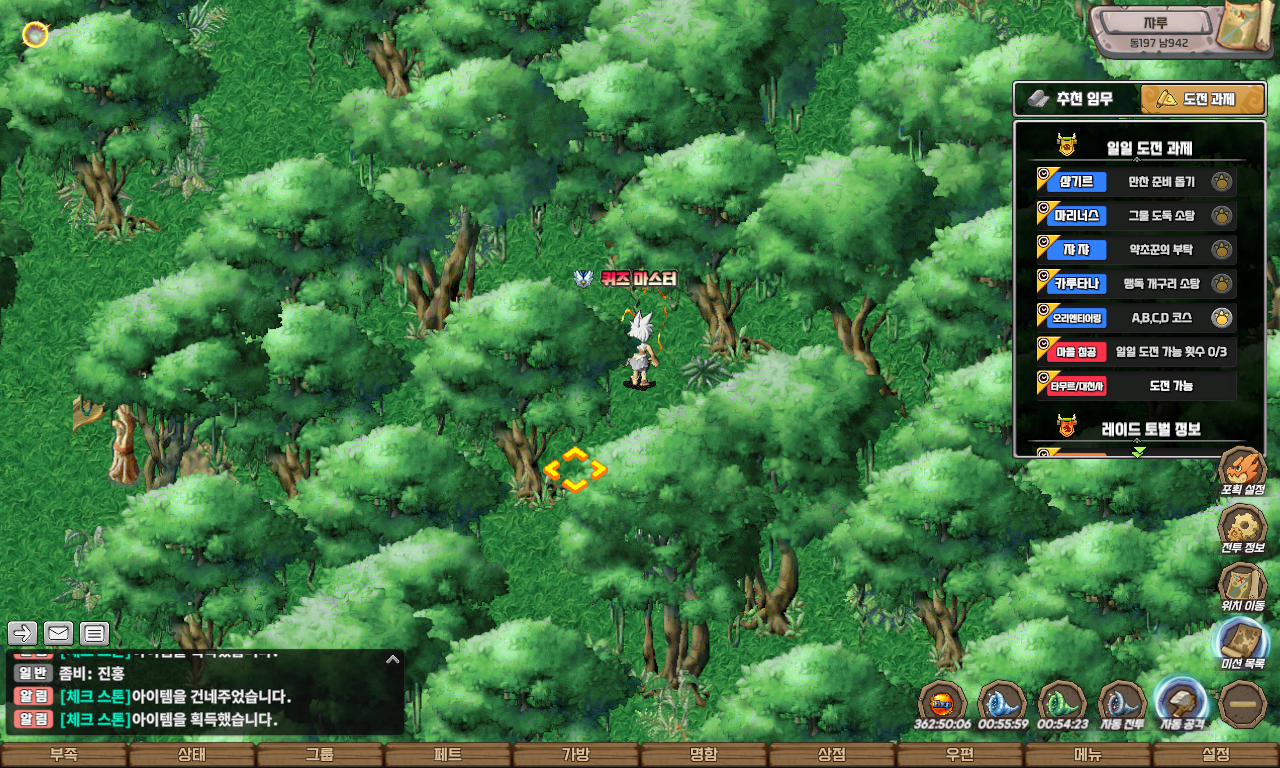Open 포획 설정 capture settings
Screen dimensions: 1280x768
(x=1242, y=471)
